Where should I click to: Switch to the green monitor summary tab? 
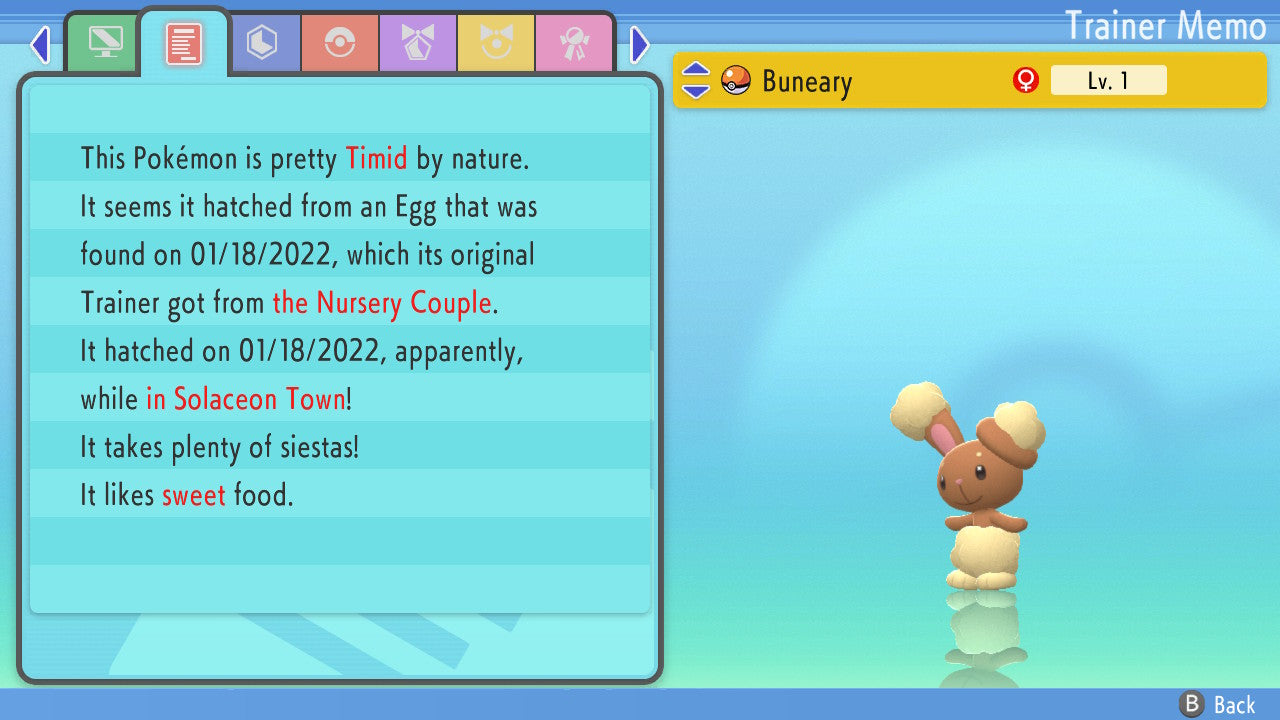[104, 43]
